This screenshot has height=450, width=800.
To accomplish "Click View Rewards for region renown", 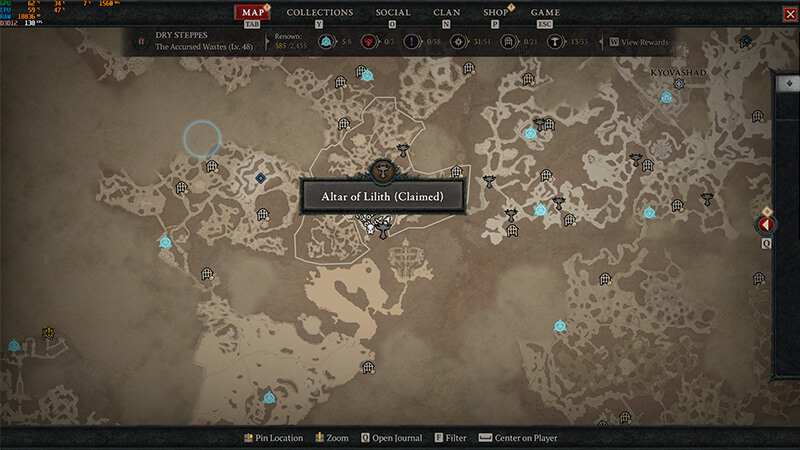I will pos(638,42).
